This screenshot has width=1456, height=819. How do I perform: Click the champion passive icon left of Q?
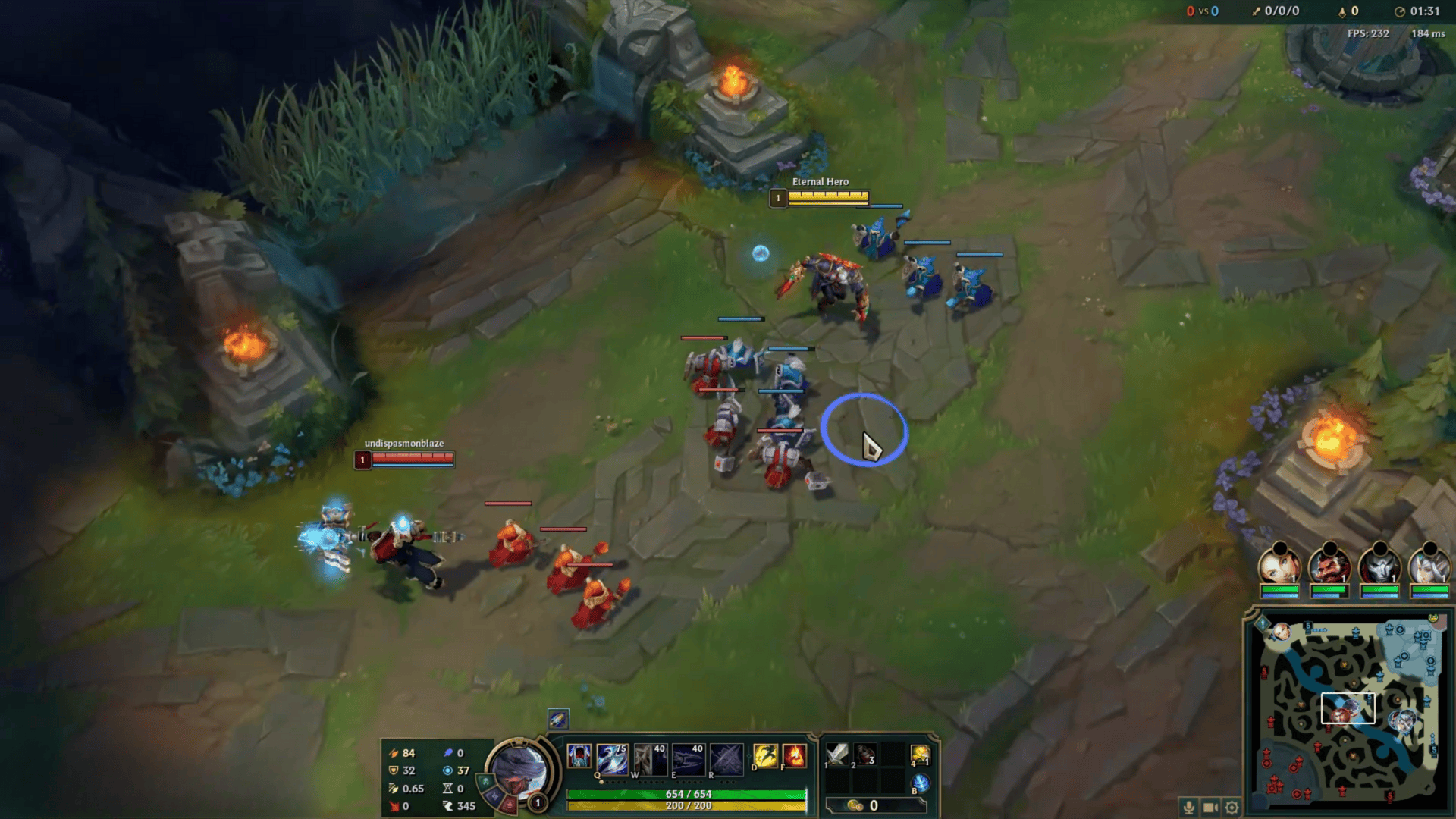coord(578,756)
